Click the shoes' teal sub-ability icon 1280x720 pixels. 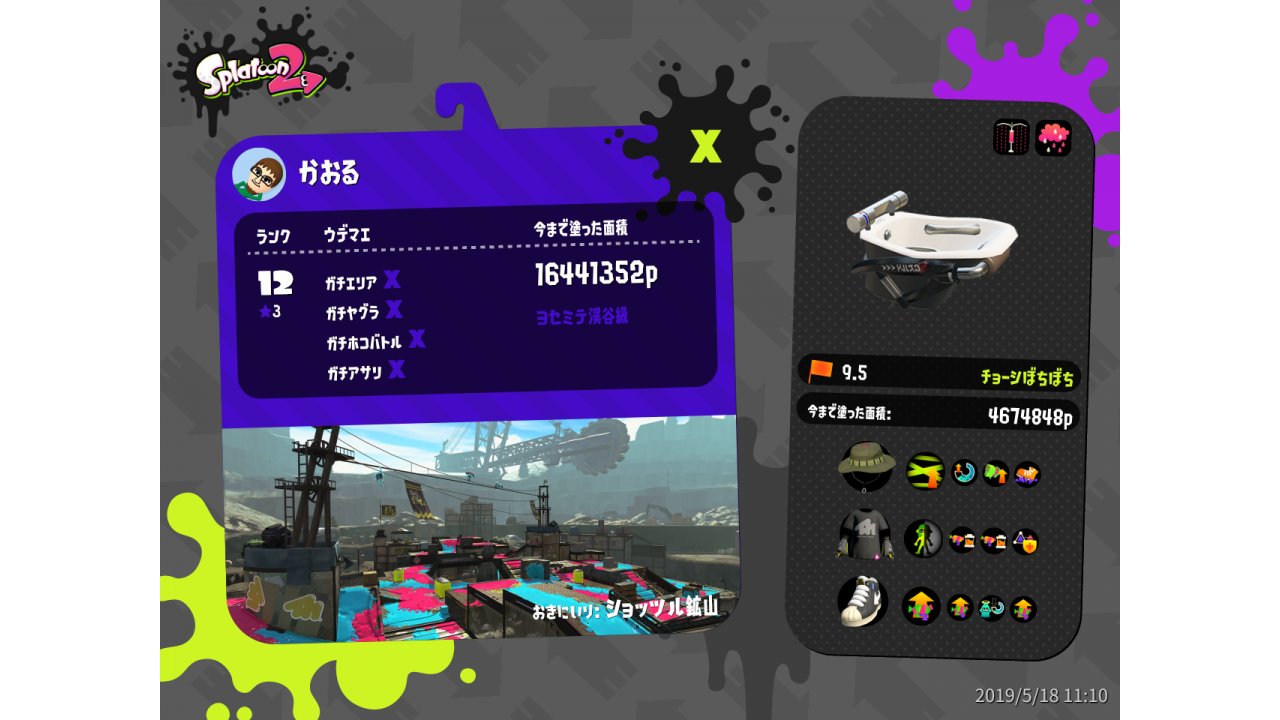pos(991,608)
